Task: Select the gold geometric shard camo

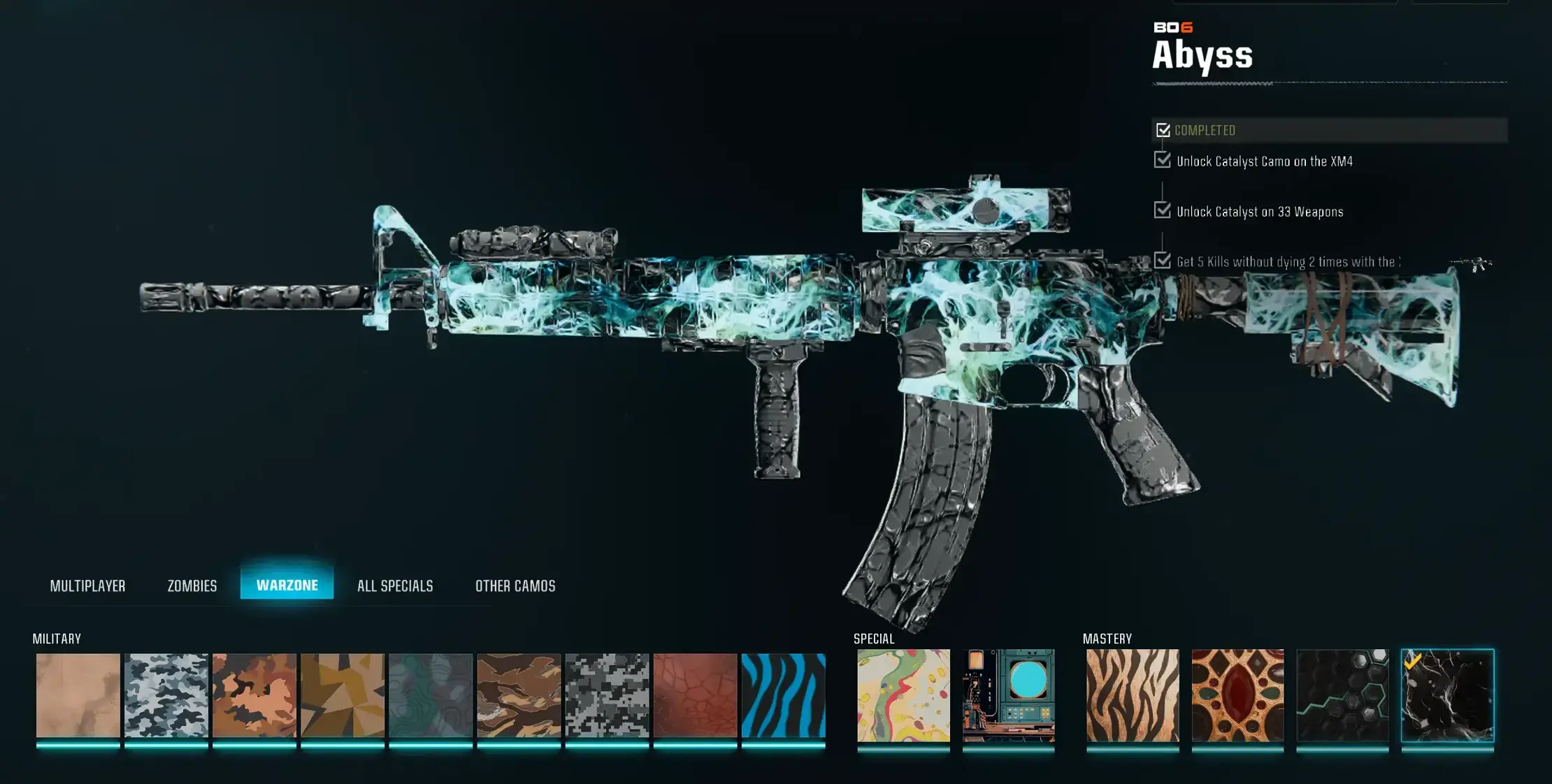Action: (343, 695)
